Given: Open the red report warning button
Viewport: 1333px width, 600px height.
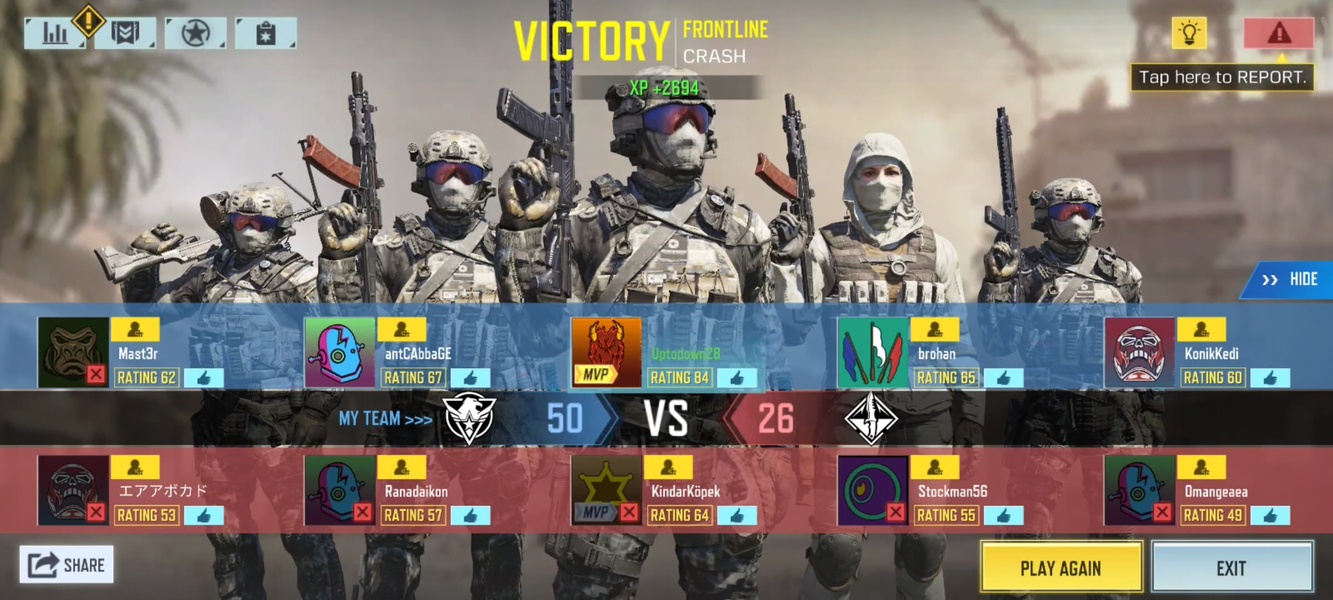Looking at the screenshot, I should [x=1278, y=34].
